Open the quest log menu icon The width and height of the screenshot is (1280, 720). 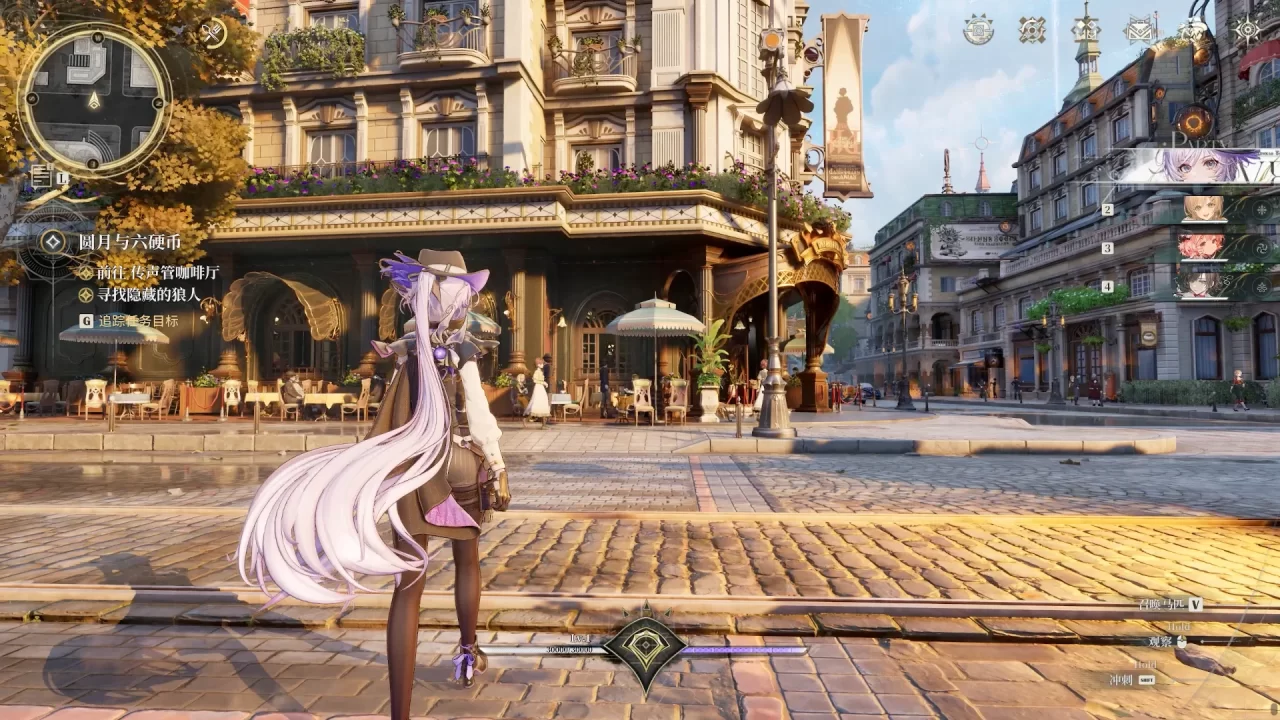tap(43, 177)
